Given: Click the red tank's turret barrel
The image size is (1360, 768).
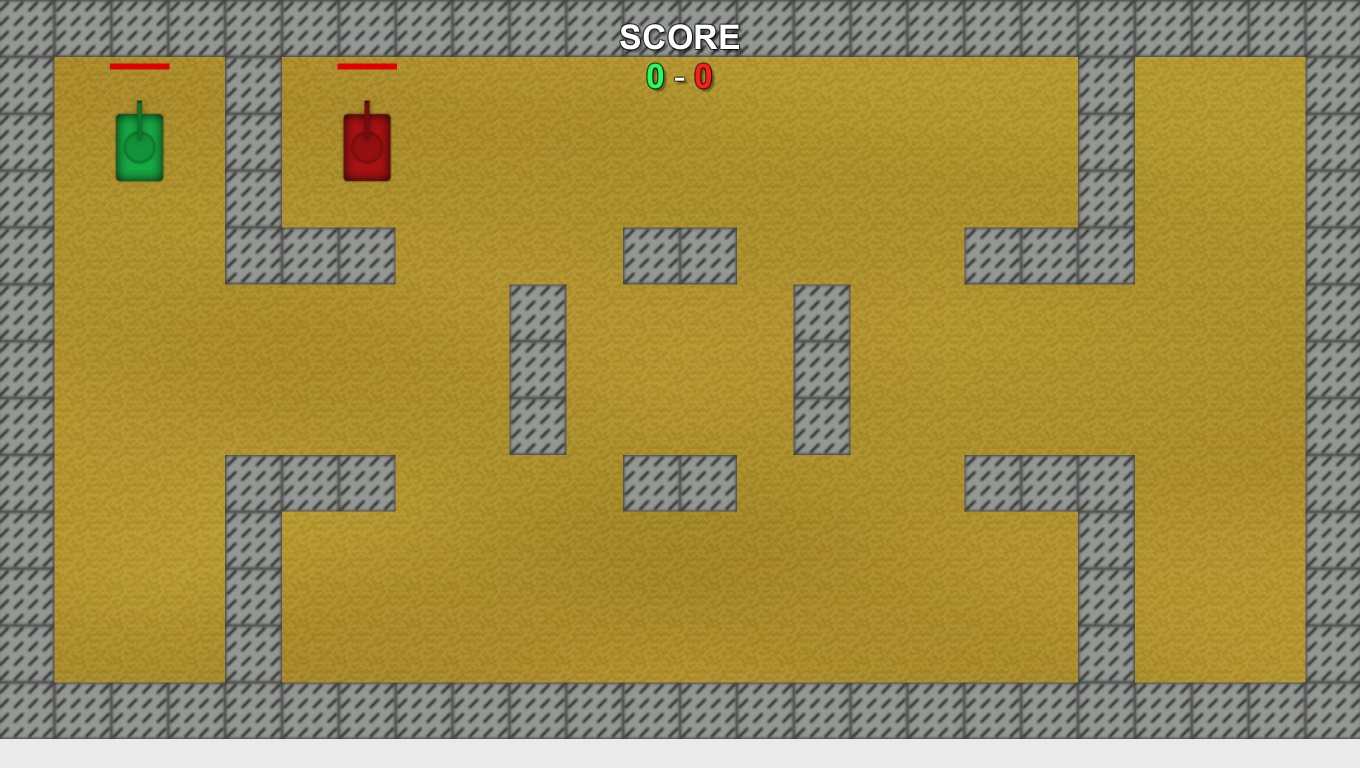Looking at the screenshot, I should 367,105.
